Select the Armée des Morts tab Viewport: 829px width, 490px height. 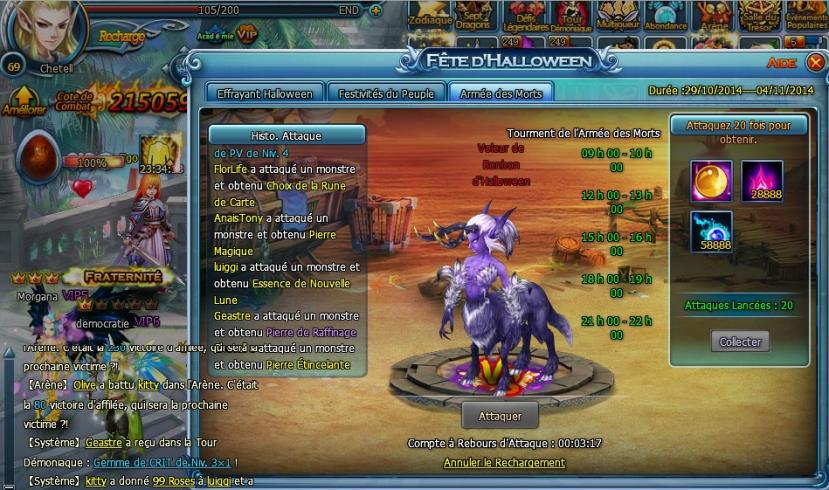(x=500, y=94)
